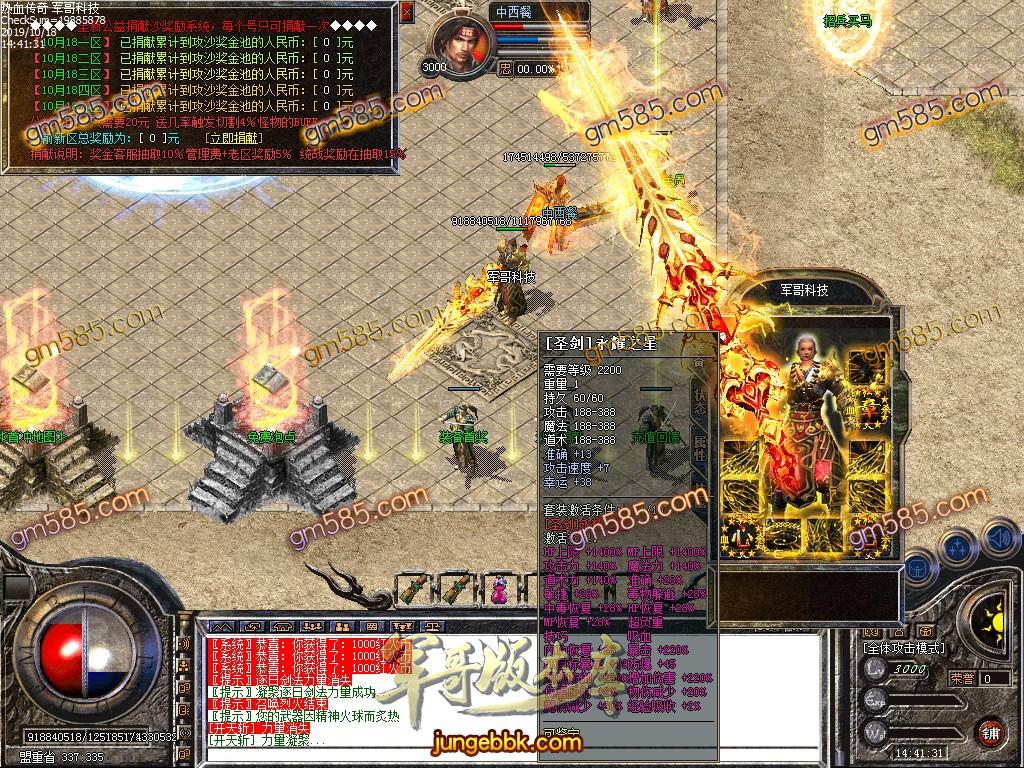Use the red potion in the belt
Image resolution: width=1024 pixels, height=768 pixels.
[498, 589]
